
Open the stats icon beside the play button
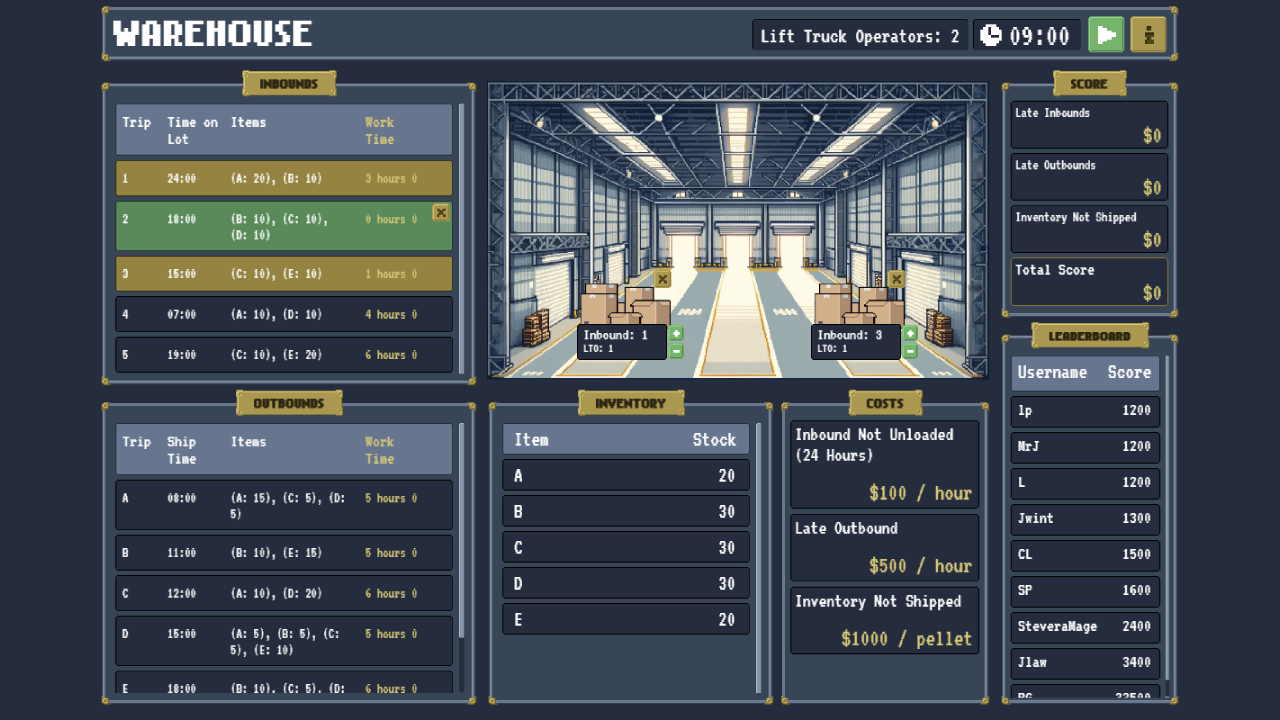[x=1147, y=33]
